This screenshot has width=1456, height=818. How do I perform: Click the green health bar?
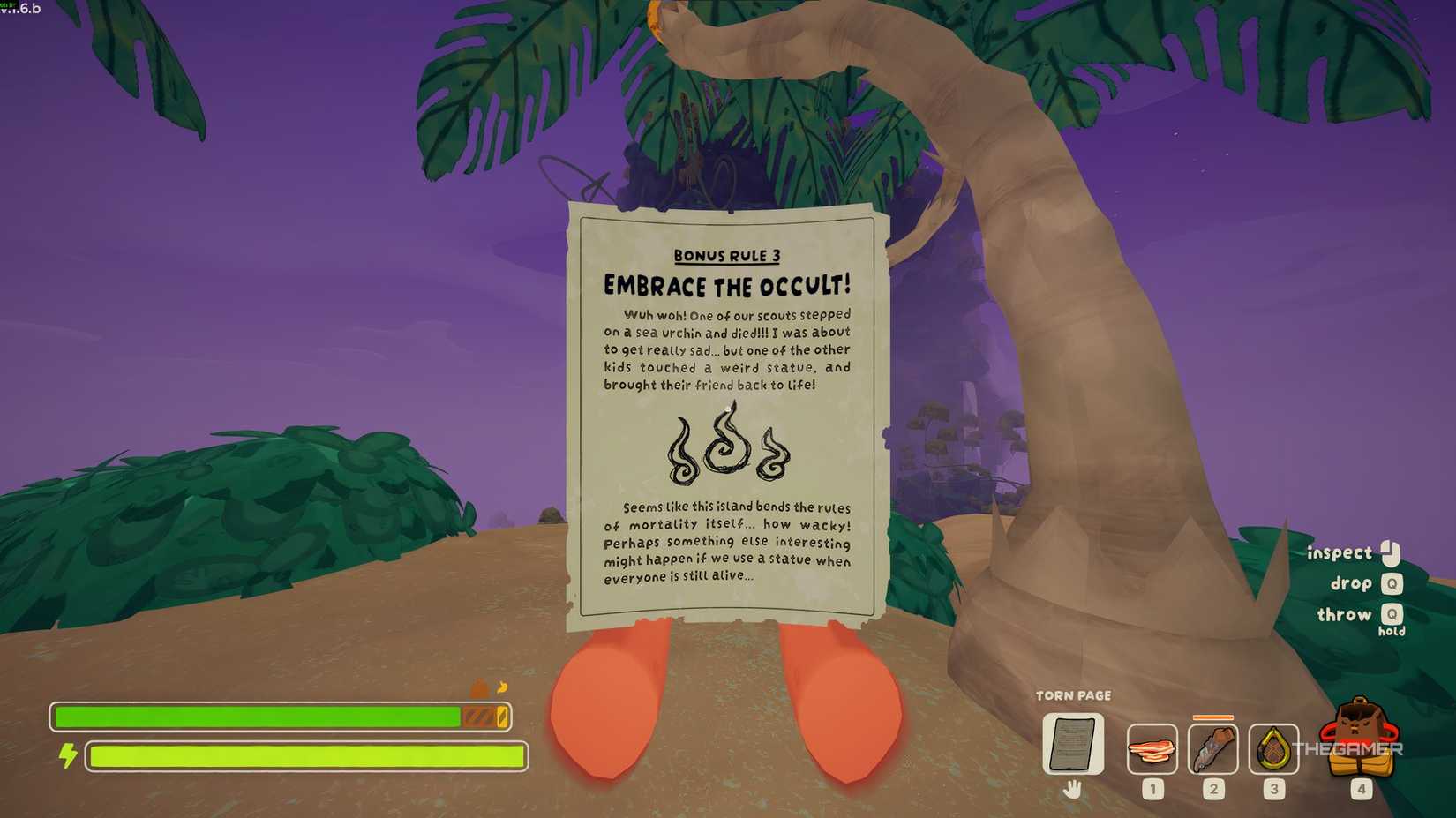256,716
